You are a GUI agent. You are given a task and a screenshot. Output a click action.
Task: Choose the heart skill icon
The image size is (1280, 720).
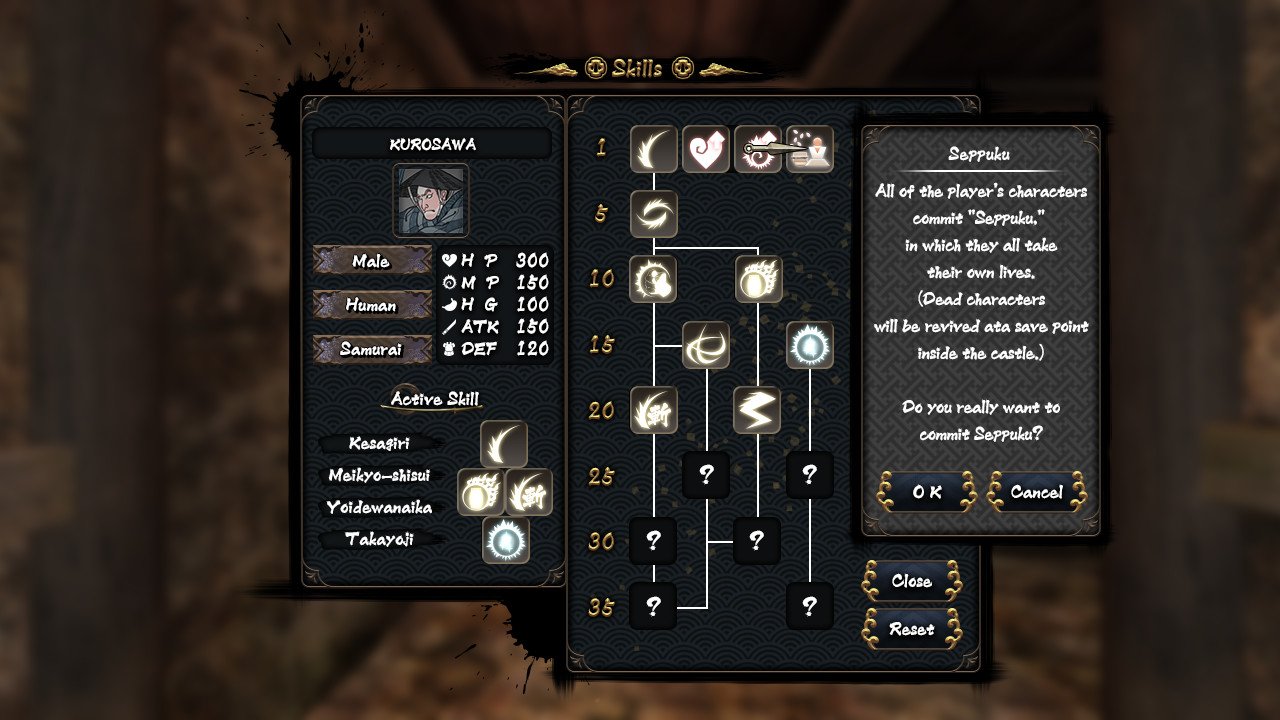(x=706, y=149)
